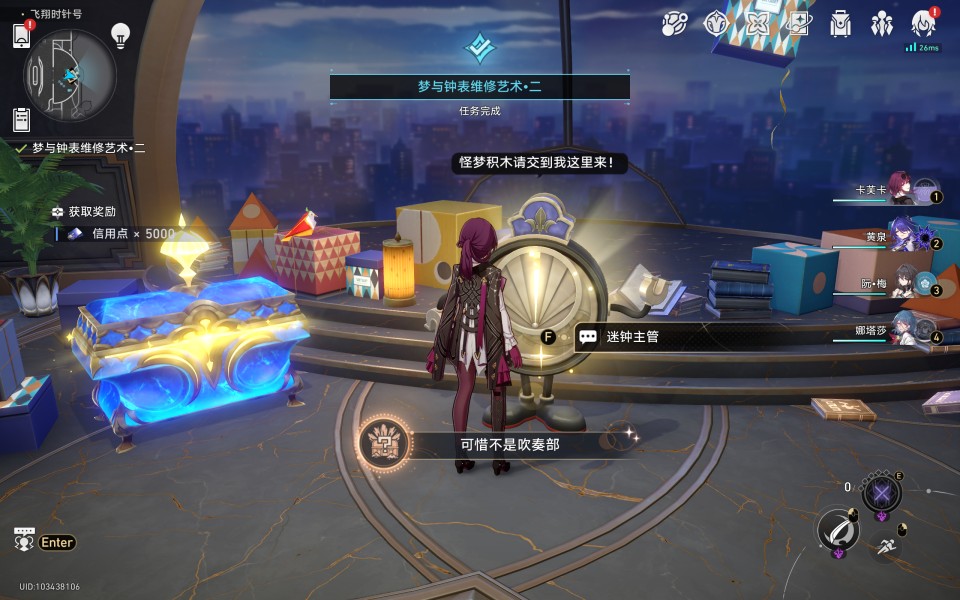Open the backpack inventory icon

[x=840, y=24]
